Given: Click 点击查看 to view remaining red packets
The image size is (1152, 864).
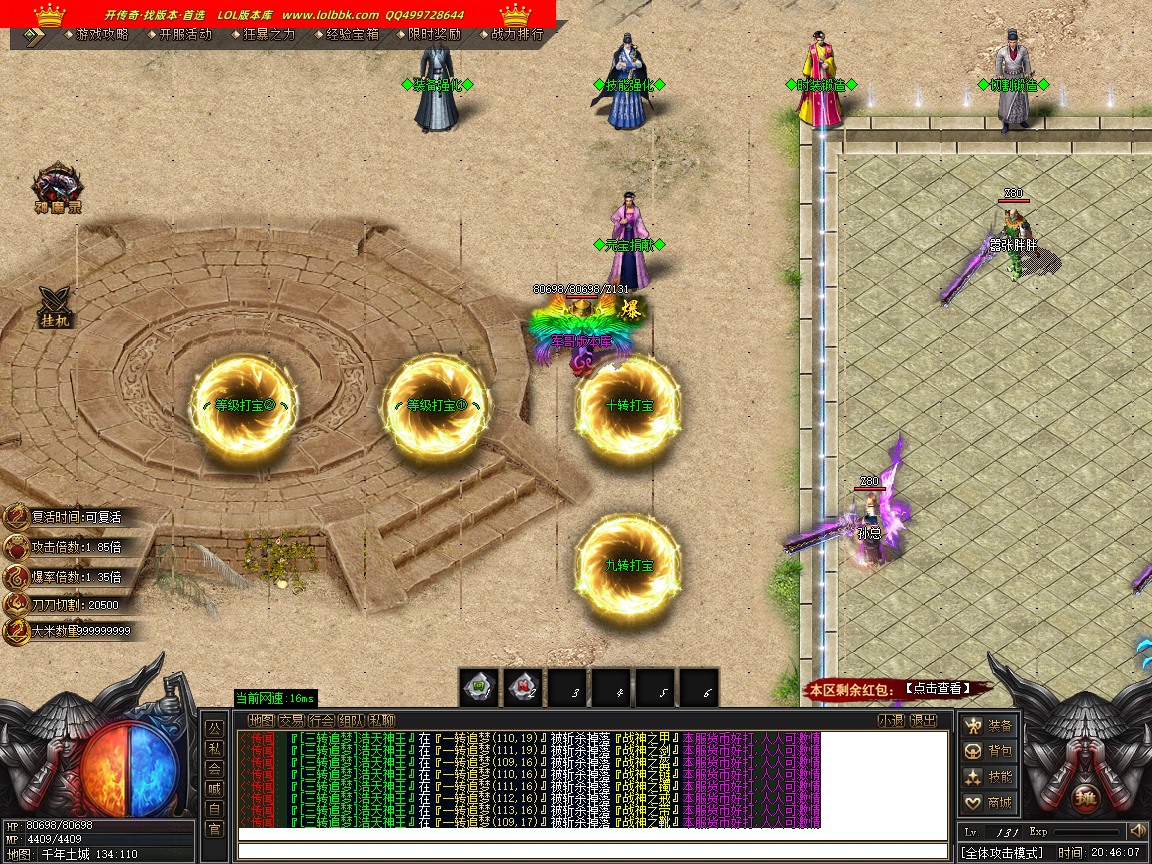Looking at the screenshot, I should [935, 688].
